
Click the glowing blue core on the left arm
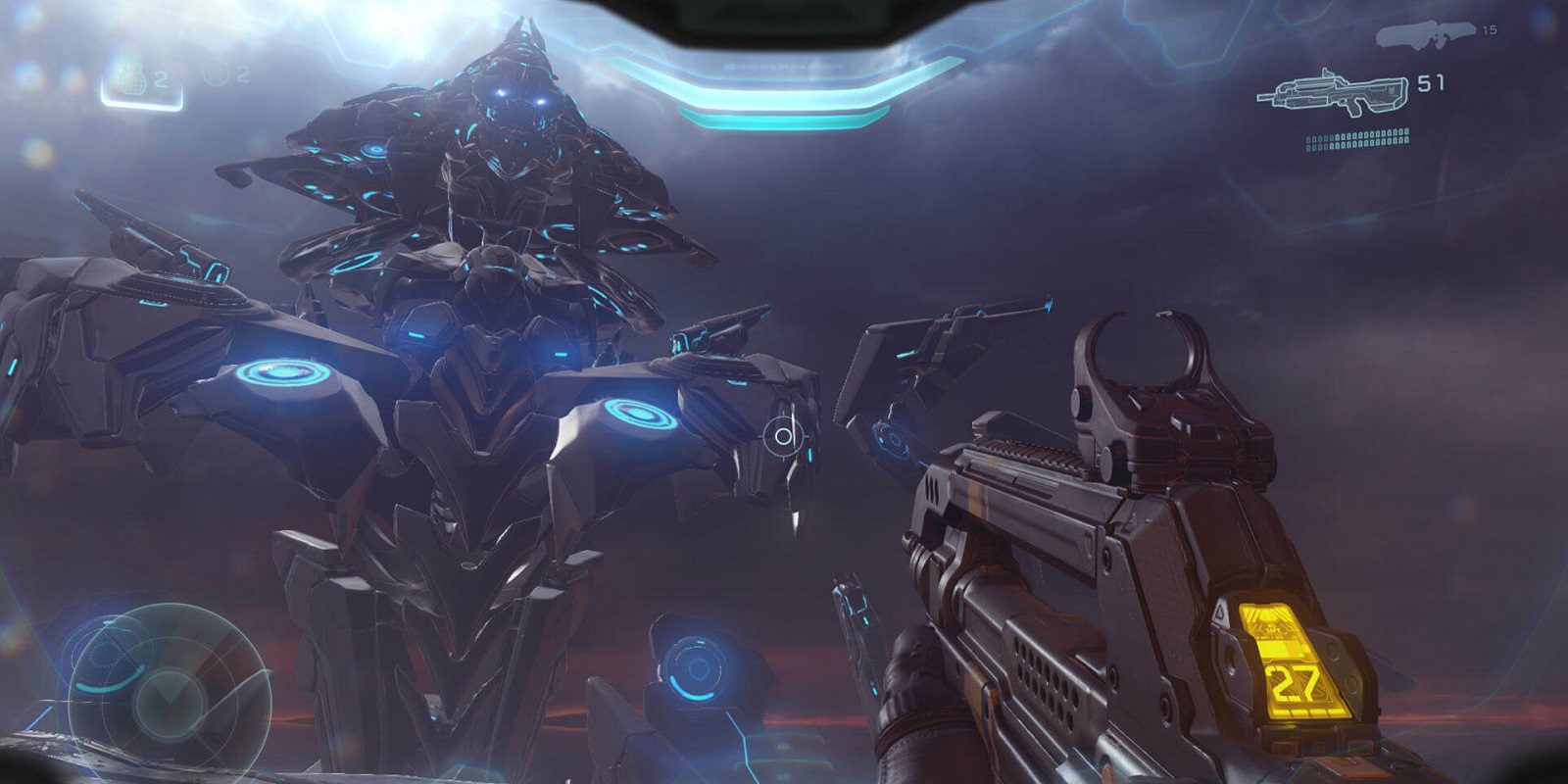(x=283, y=370)
